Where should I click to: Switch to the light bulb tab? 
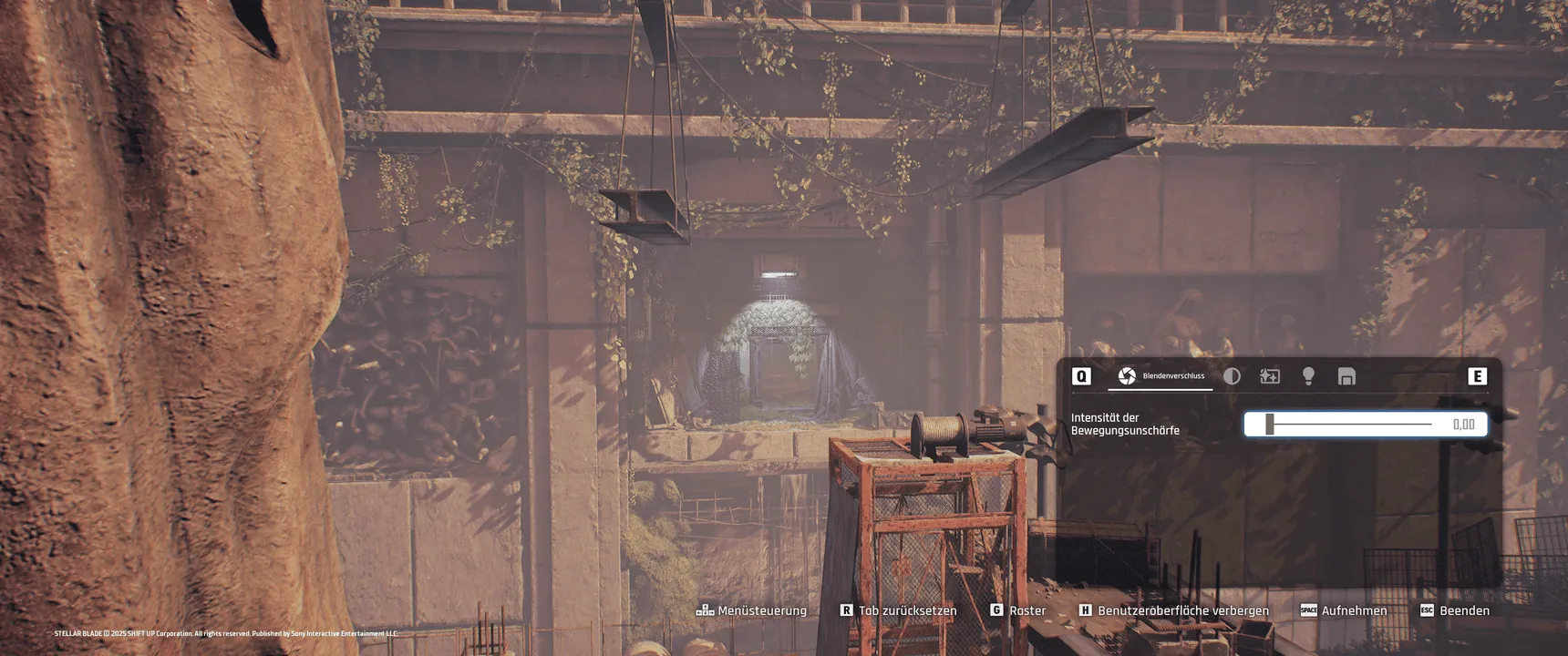point(1308,376)
